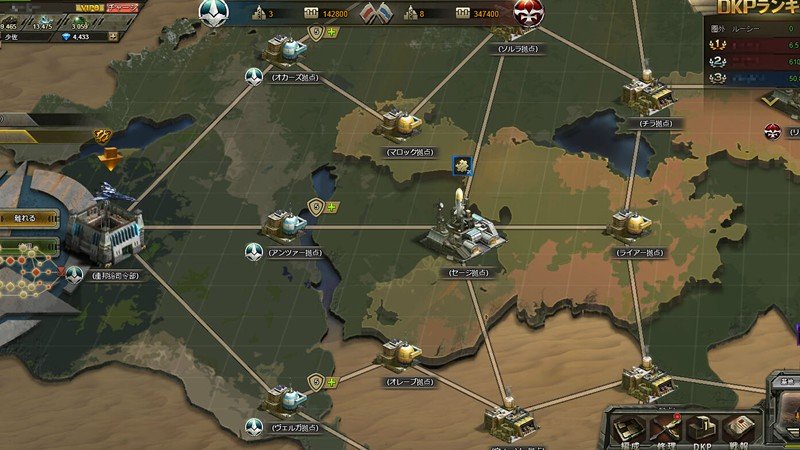Select the オカーズ拠点 base node
Screen dimensions: 800x450
point(287,48)
